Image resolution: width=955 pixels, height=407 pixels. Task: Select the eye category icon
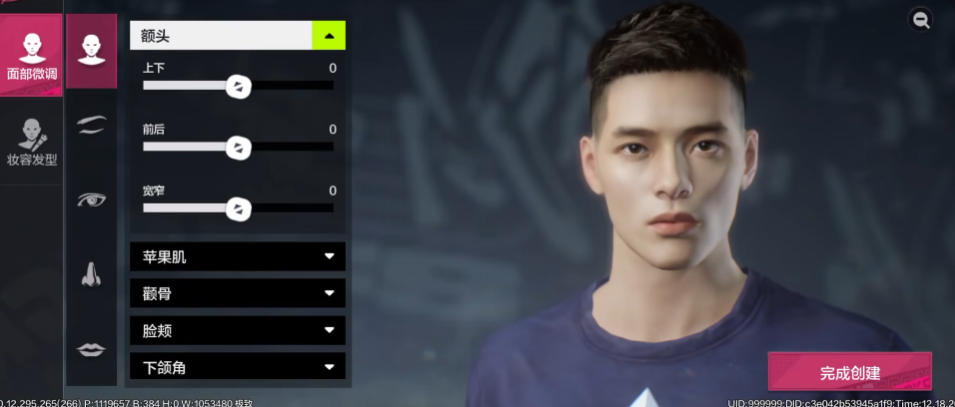pos(91,199)
